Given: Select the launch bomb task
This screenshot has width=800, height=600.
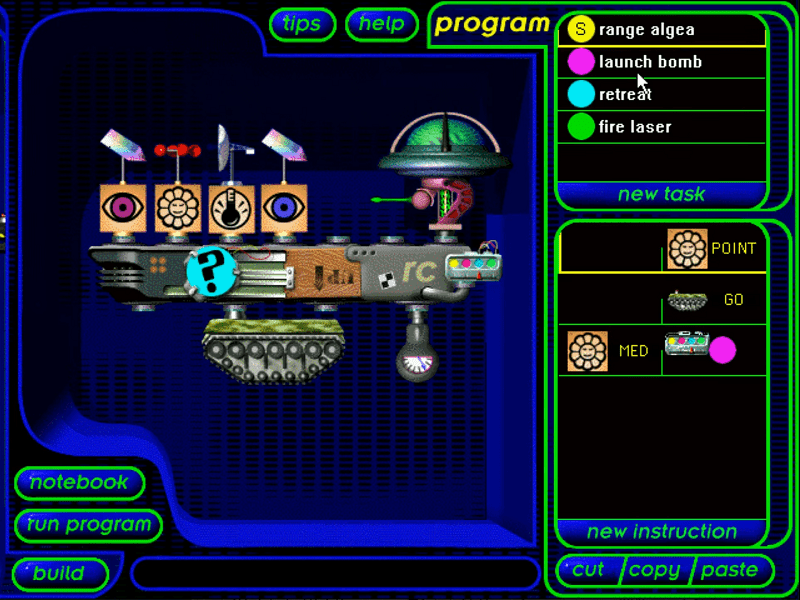Looking at the screenshot, I should point(660,62).
